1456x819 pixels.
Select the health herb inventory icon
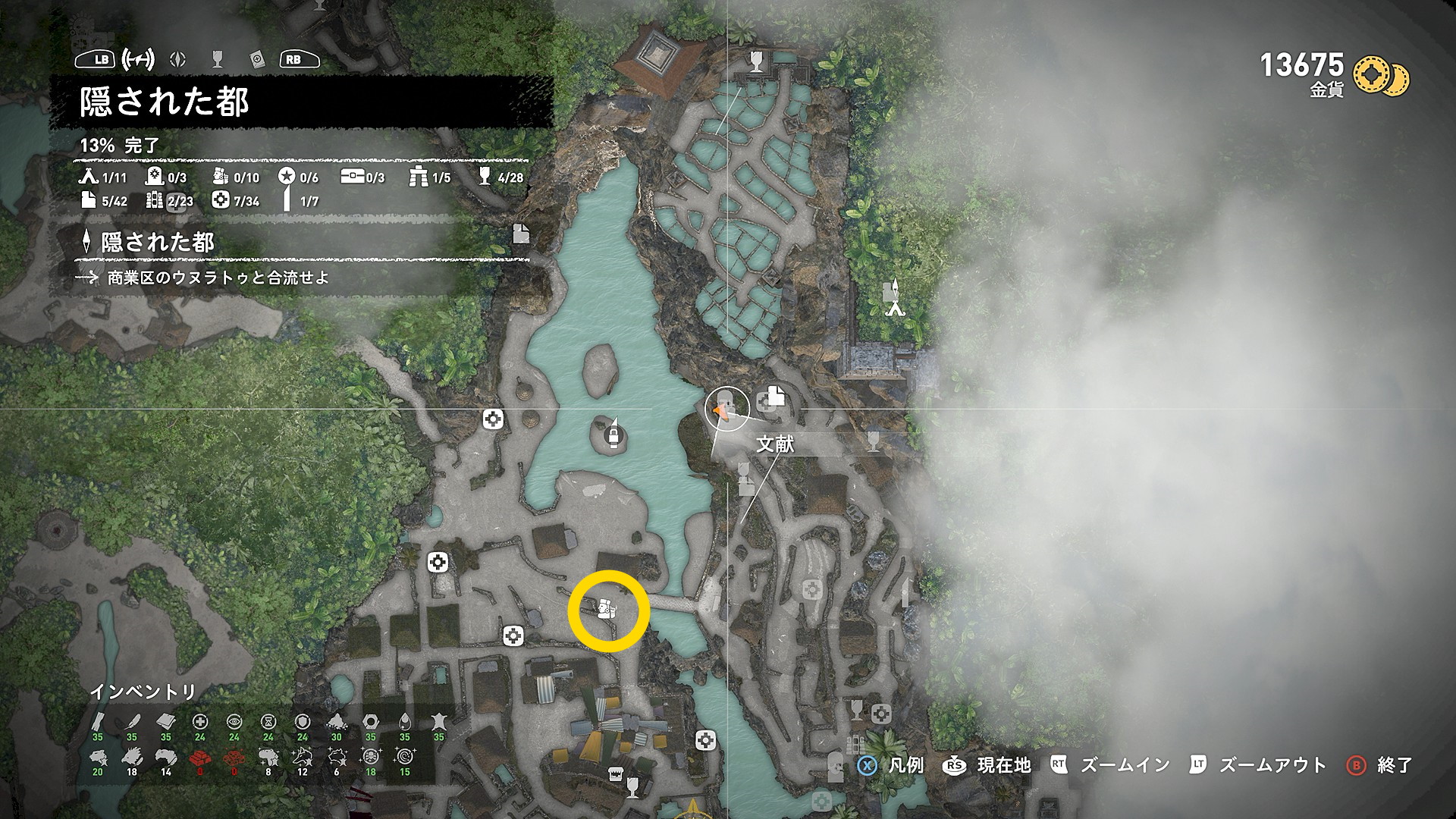pos(200,721)
